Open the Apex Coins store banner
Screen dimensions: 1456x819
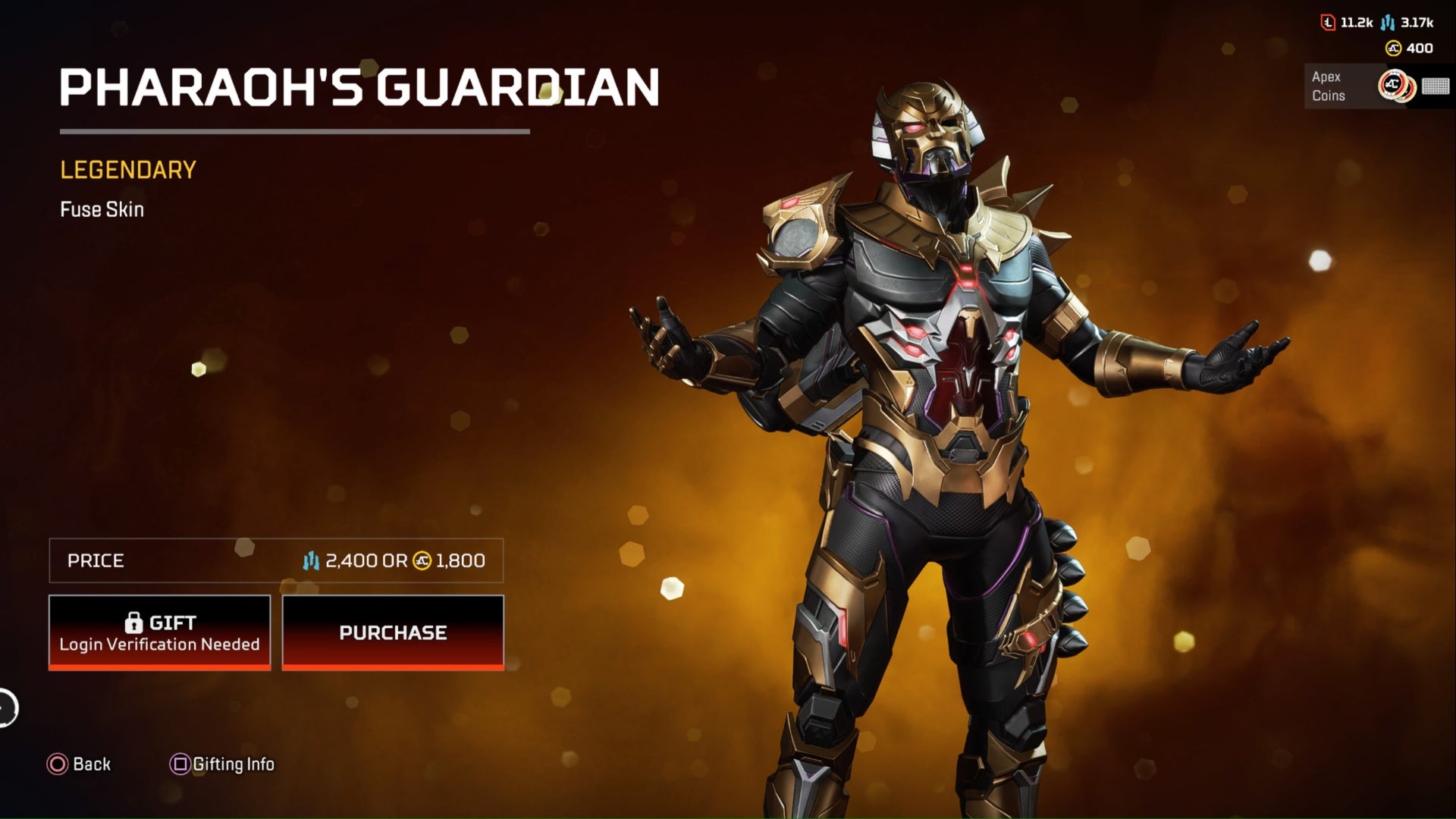click(1357, 86)
